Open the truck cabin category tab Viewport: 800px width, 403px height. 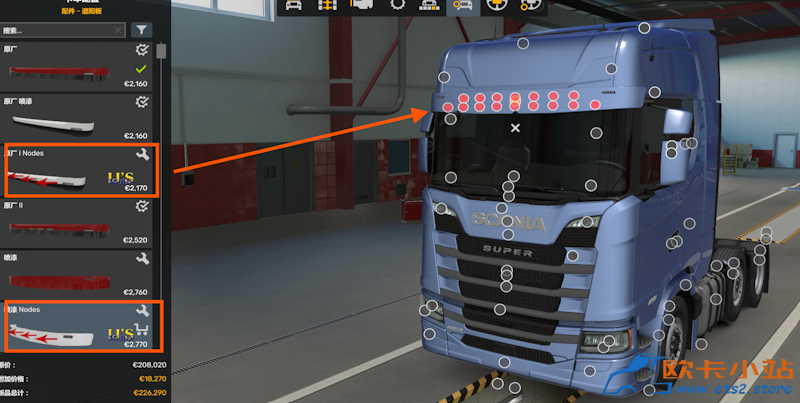click(295, 6)
